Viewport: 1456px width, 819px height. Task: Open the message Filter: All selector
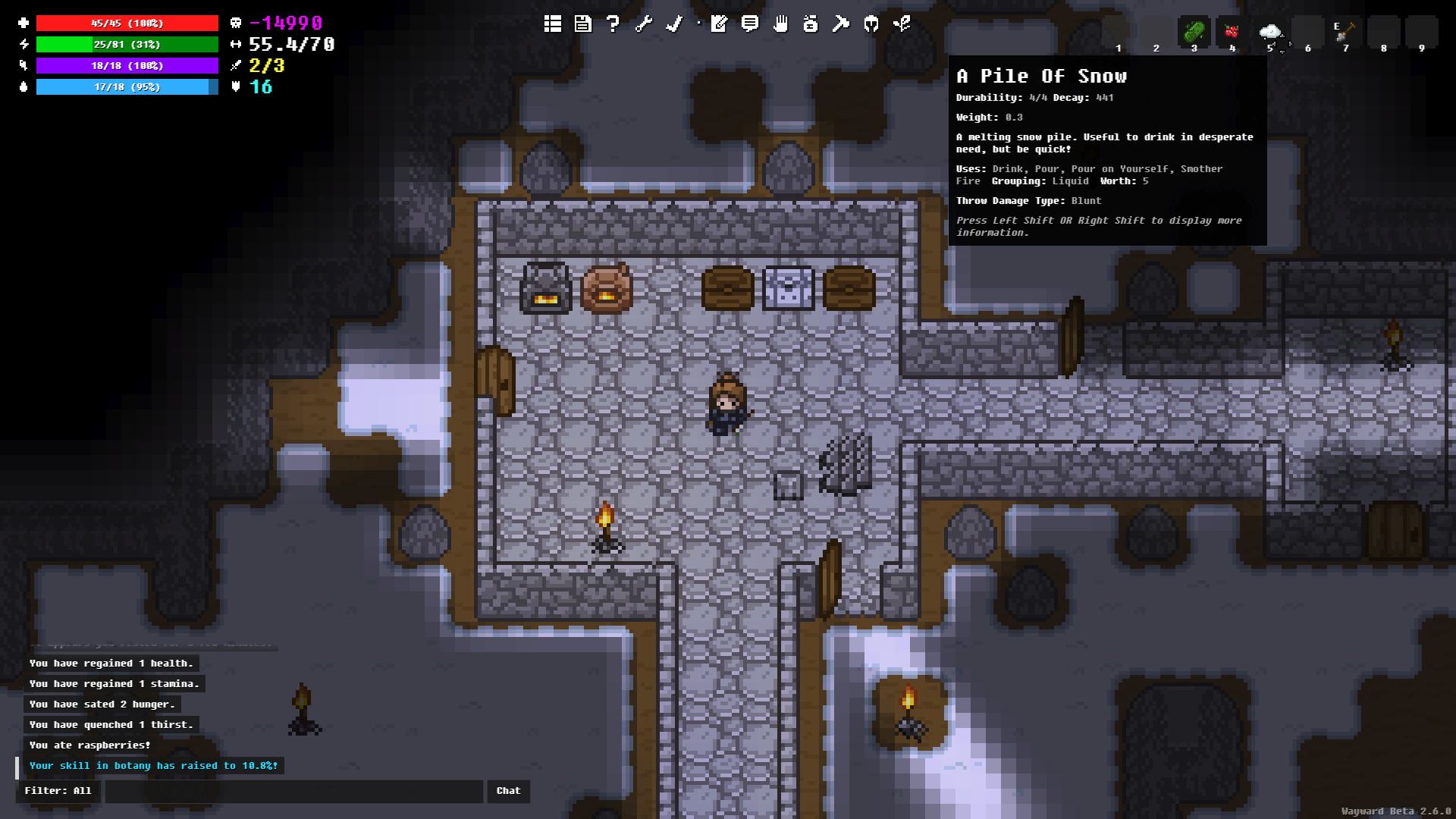pos(58,791)
